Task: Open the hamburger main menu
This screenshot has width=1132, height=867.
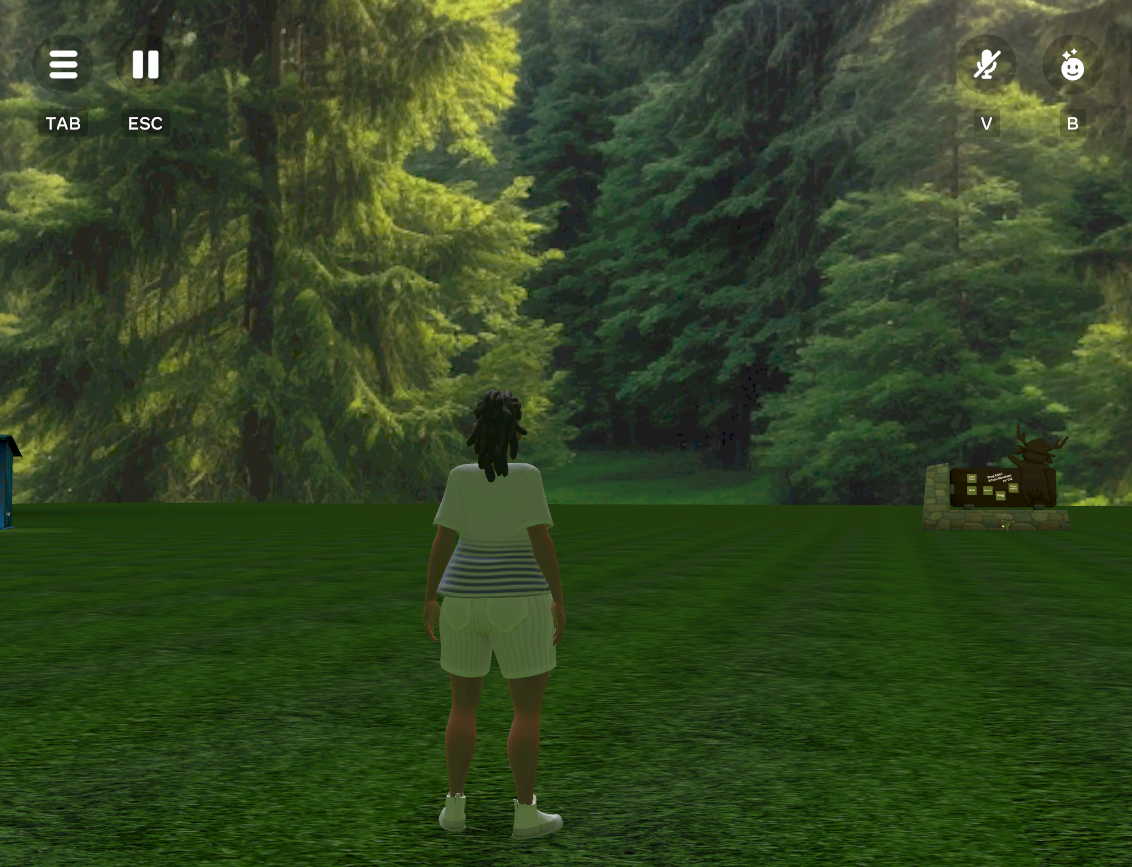Action: click(63, 65)
